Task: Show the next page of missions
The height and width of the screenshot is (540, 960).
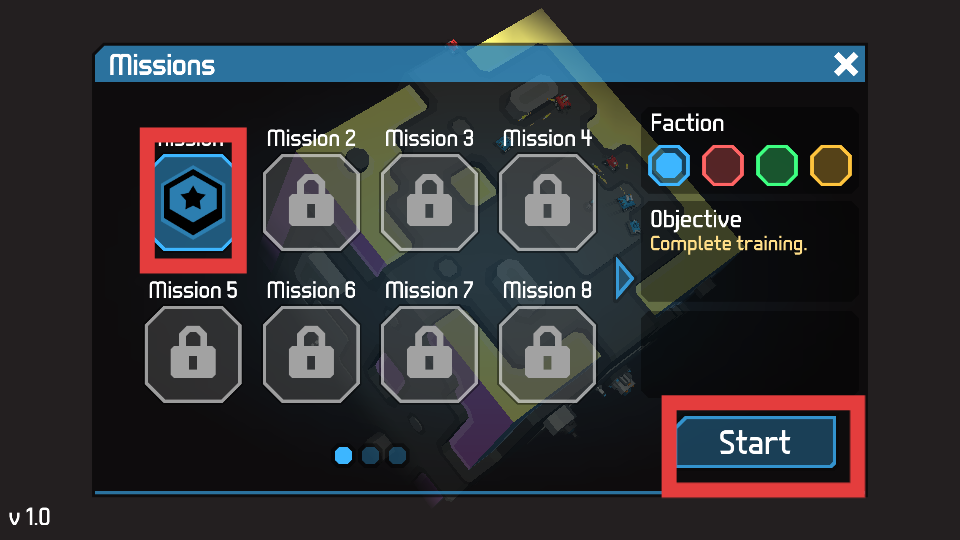Action: click(625, 278)
